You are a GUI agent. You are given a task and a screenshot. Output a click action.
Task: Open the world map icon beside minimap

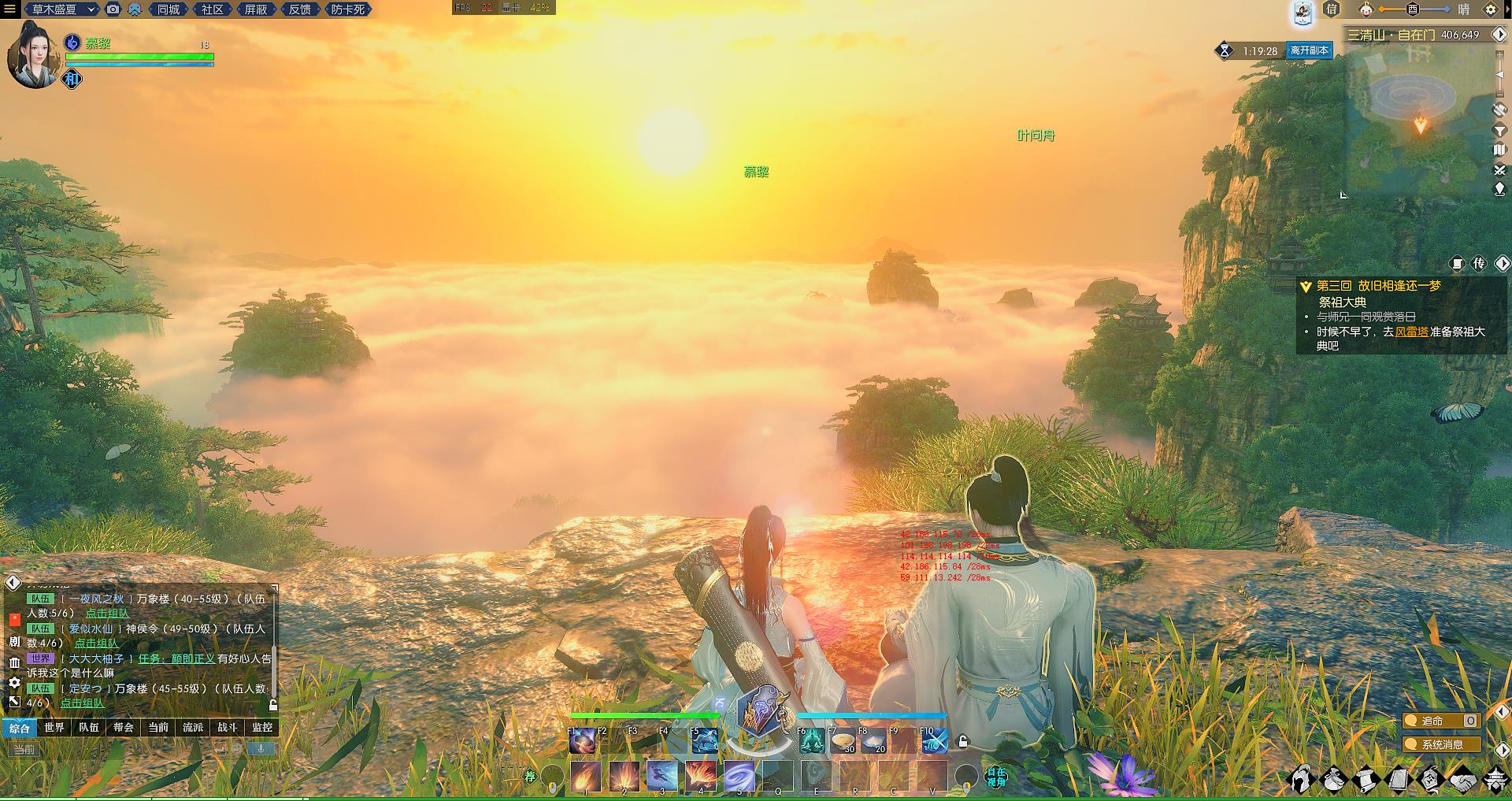point(1499,150)
